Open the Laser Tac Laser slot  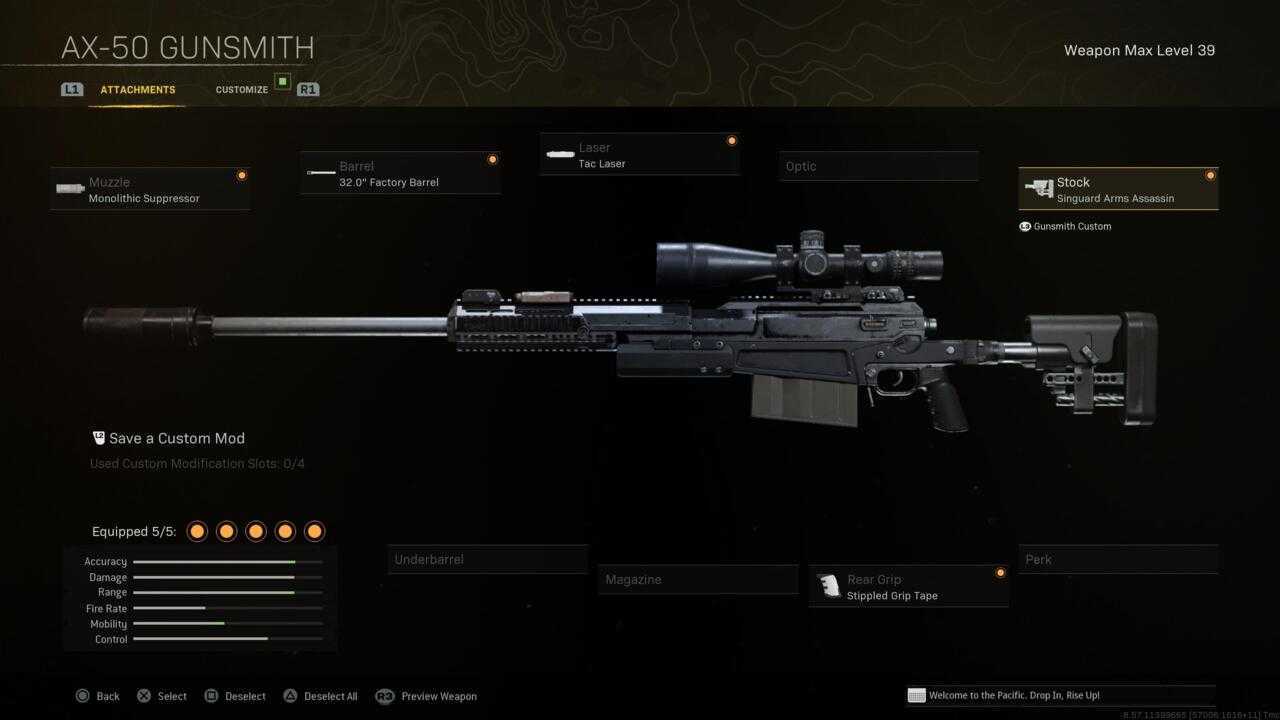pos(640,155)
